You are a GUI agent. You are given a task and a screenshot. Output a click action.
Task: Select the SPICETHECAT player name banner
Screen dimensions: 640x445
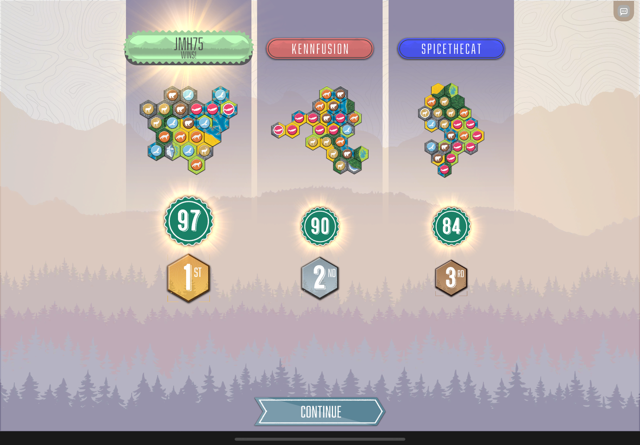[x=451, y=49]
